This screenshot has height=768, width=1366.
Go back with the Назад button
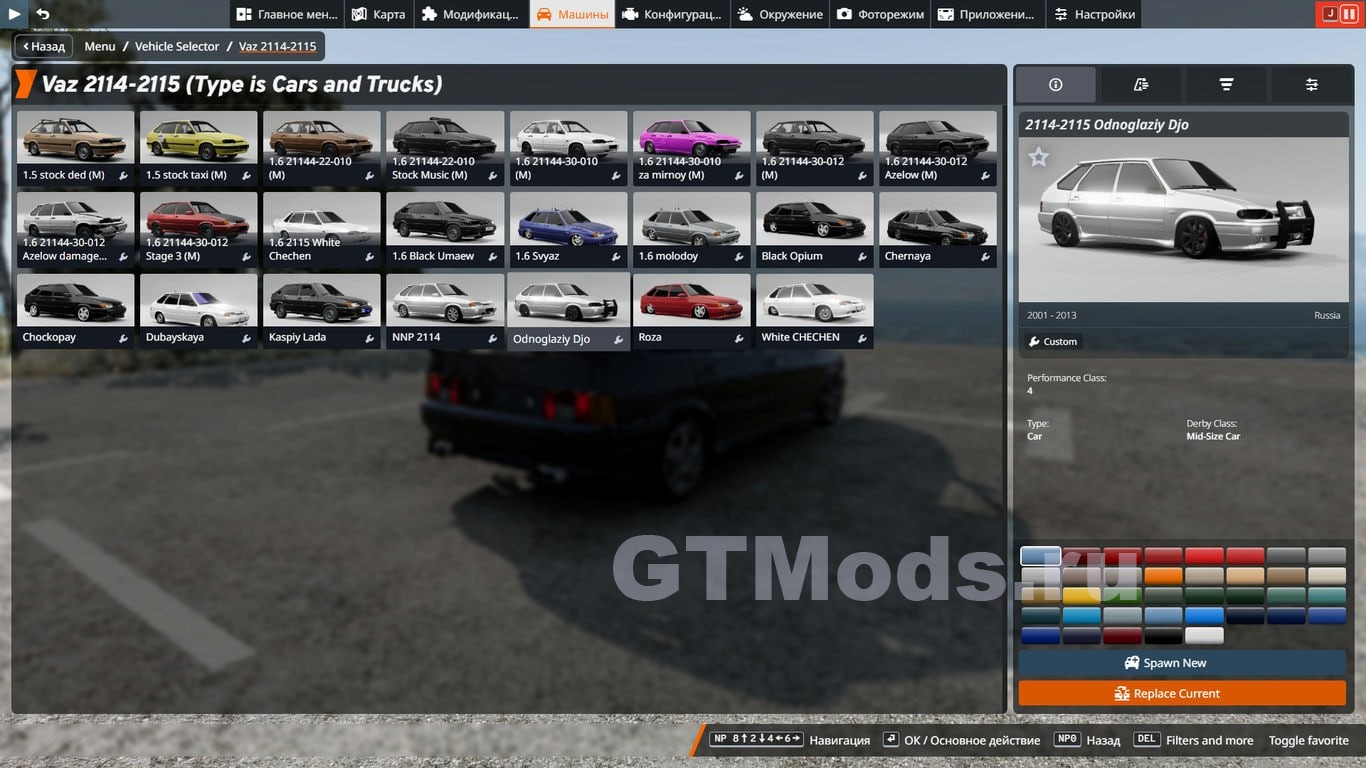tap(43, 46)
